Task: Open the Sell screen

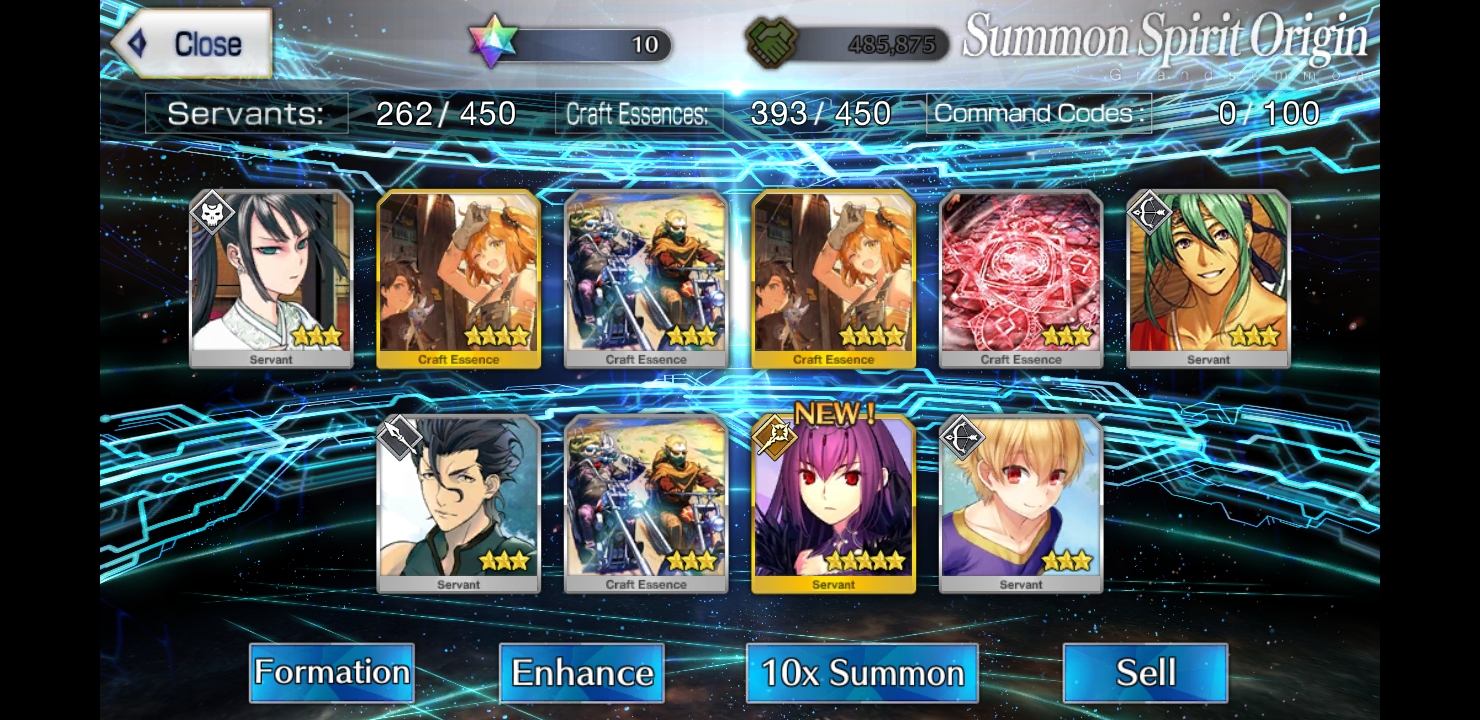Action: click(x=1145, y=672)
